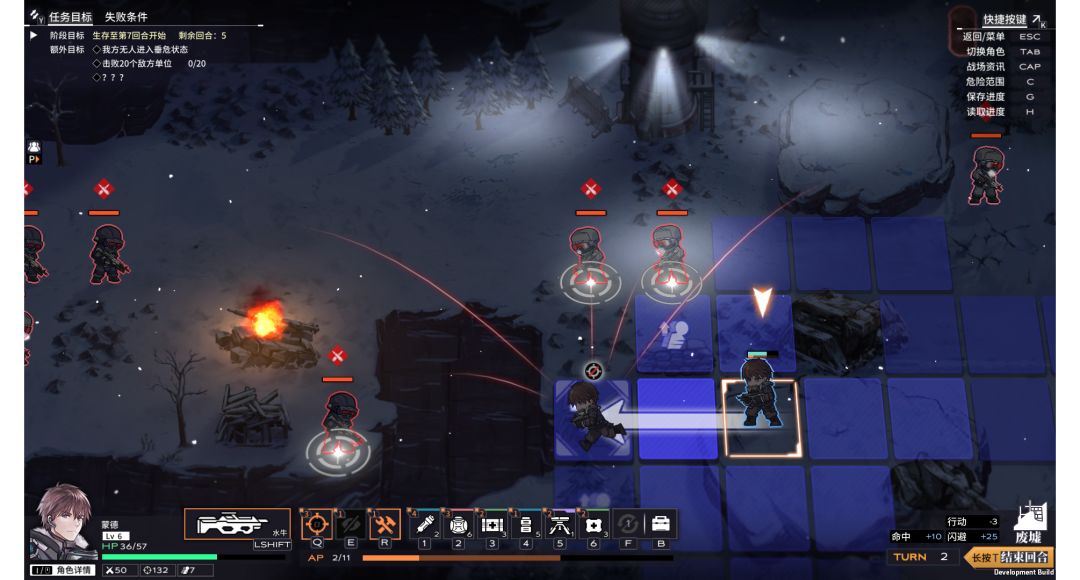Use the crossed hammer and wrench skill
The height and width of the screenshot is (580, 1080).
[x=384, y=524]
